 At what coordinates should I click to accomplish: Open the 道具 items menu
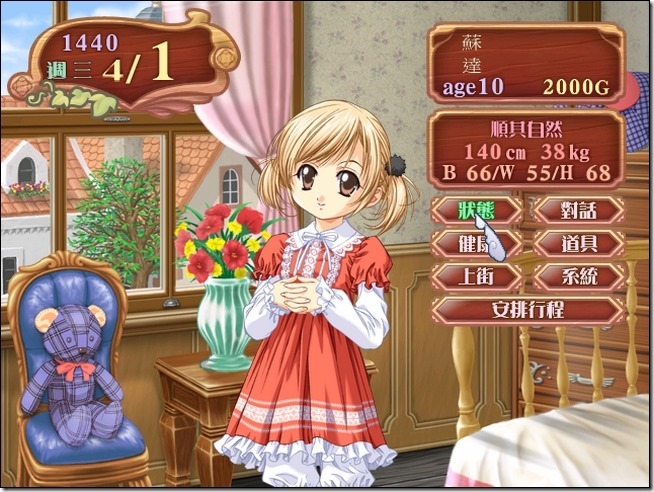point(579,243)
